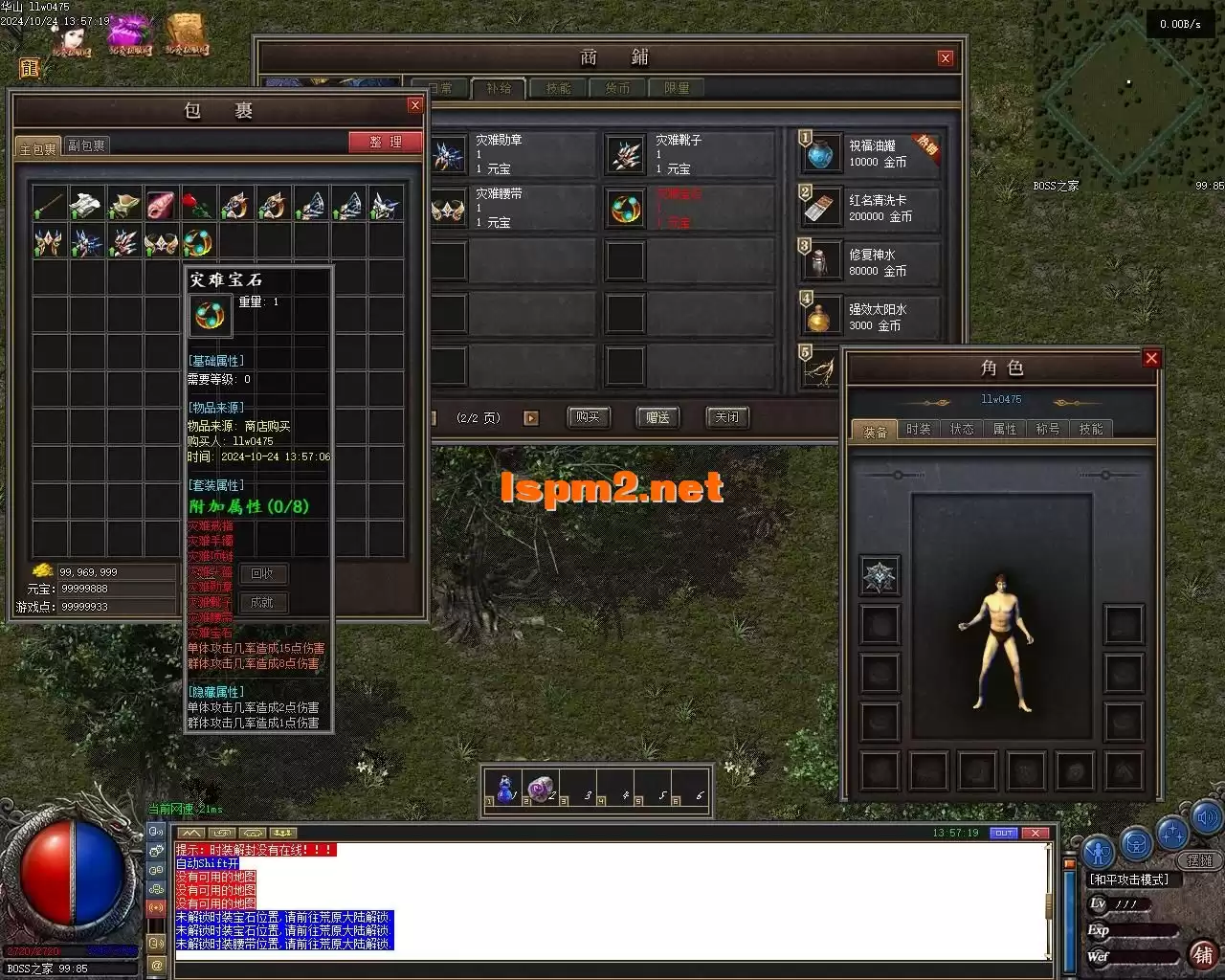Toggle sound with the speaker icon
Image resolution: width=1225 pixels, height=980 pixels.
[x=1207, y=818]
